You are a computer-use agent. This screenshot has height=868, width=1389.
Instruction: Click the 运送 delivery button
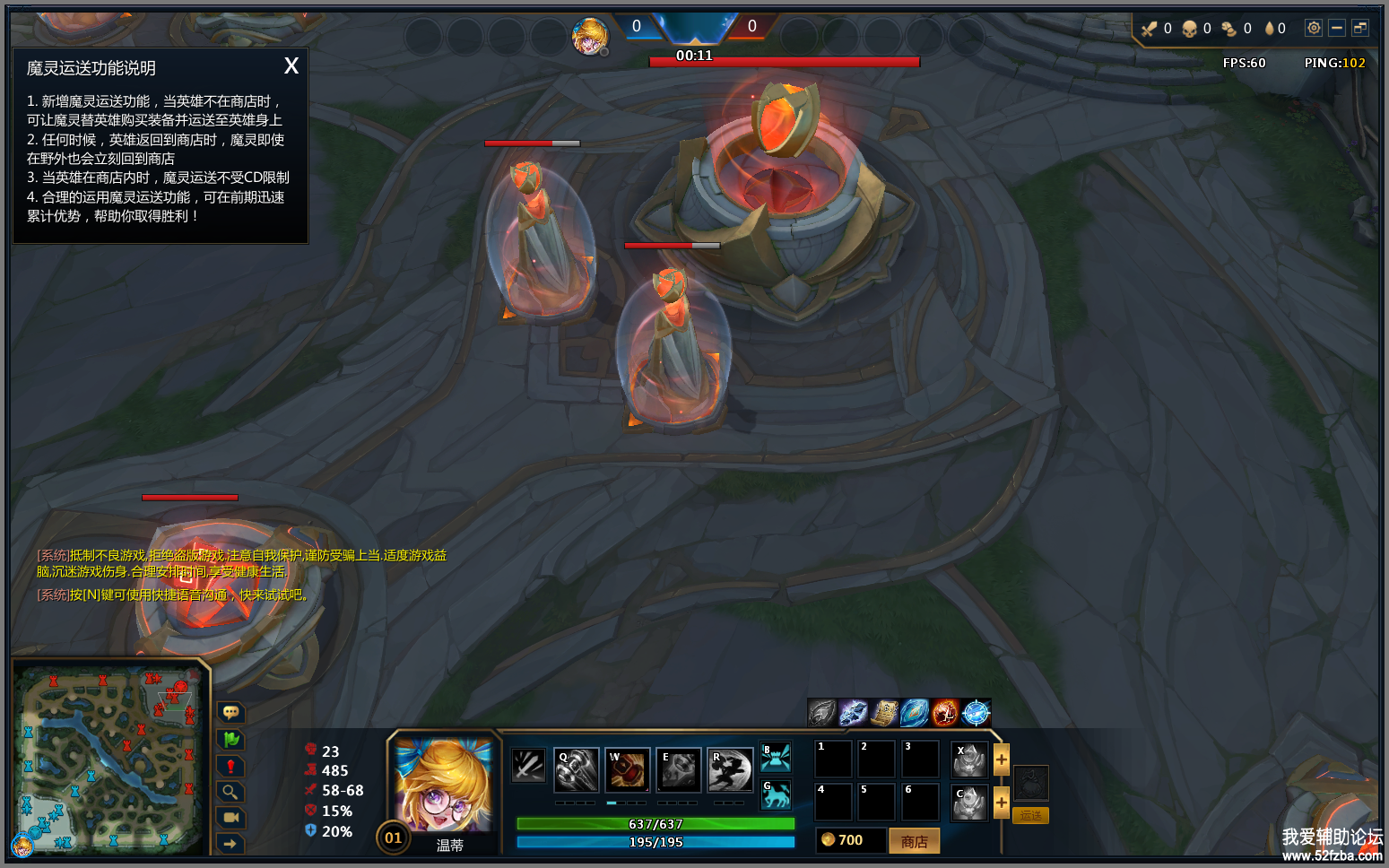coord(1030,815)
